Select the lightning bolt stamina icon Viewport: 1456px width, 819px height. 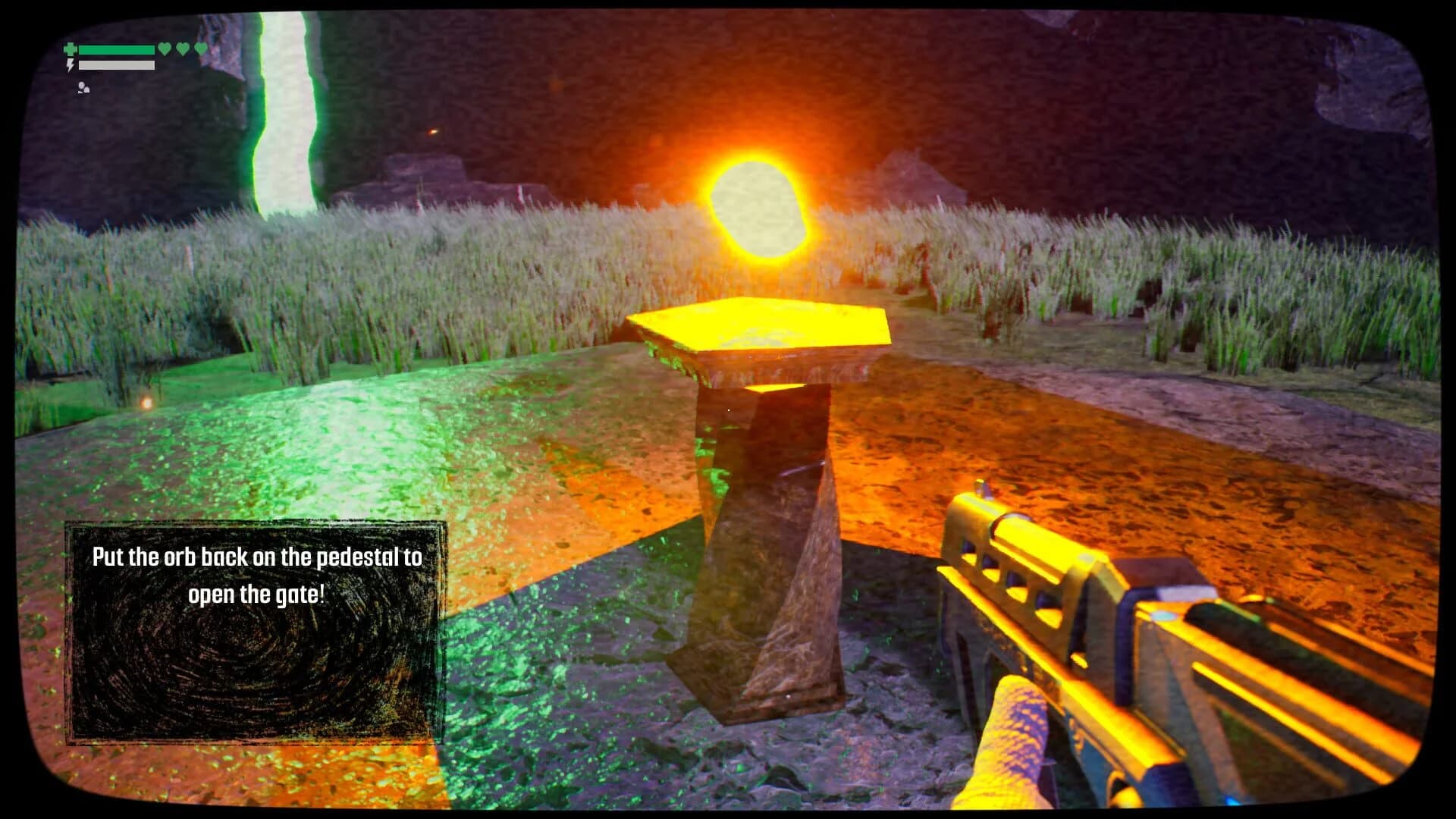70,66
